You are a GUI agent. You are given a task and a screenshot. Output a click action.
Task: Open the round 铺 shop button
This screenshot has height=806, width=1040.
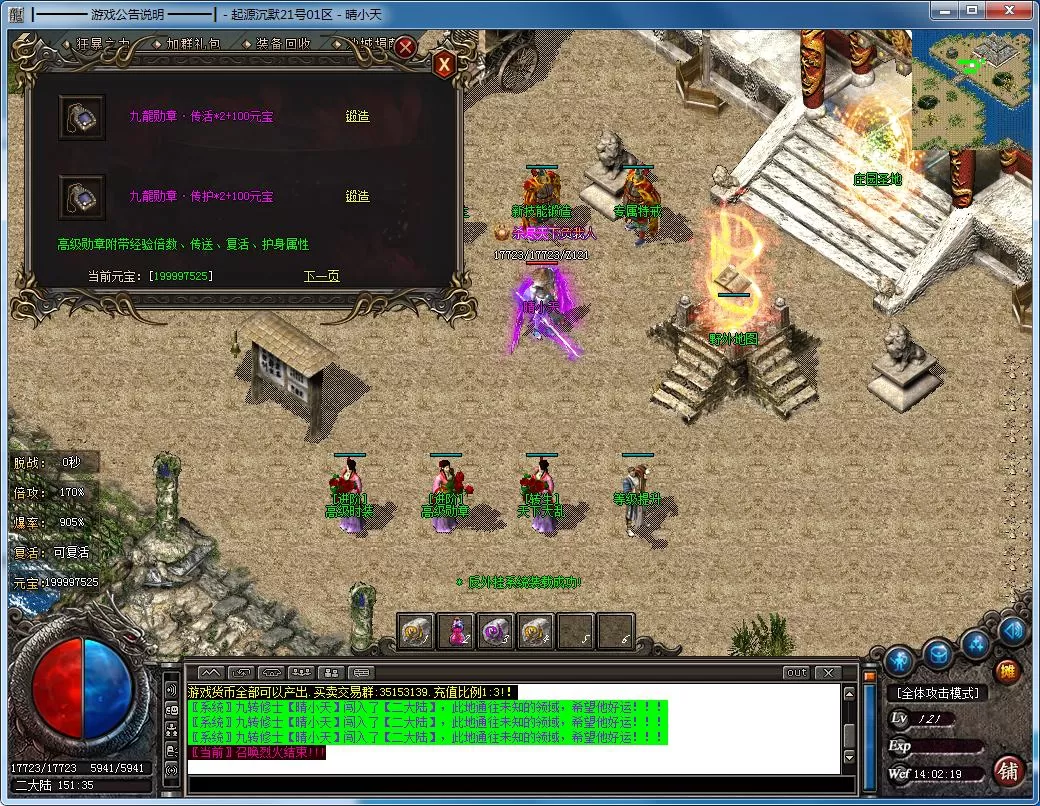point(1008,770)
